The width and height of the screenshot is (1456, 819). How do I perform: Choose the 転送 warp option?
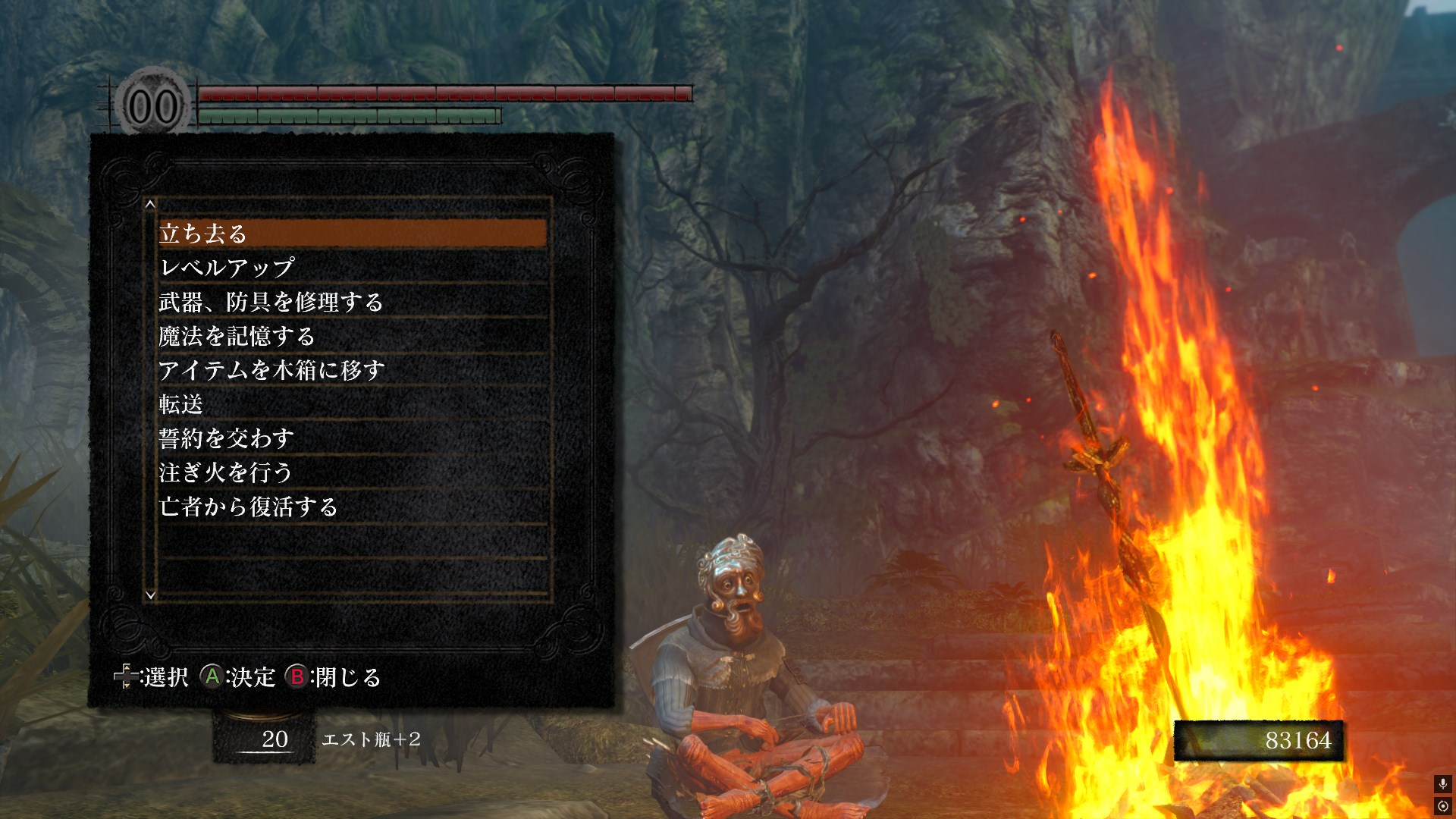point(352,404)
